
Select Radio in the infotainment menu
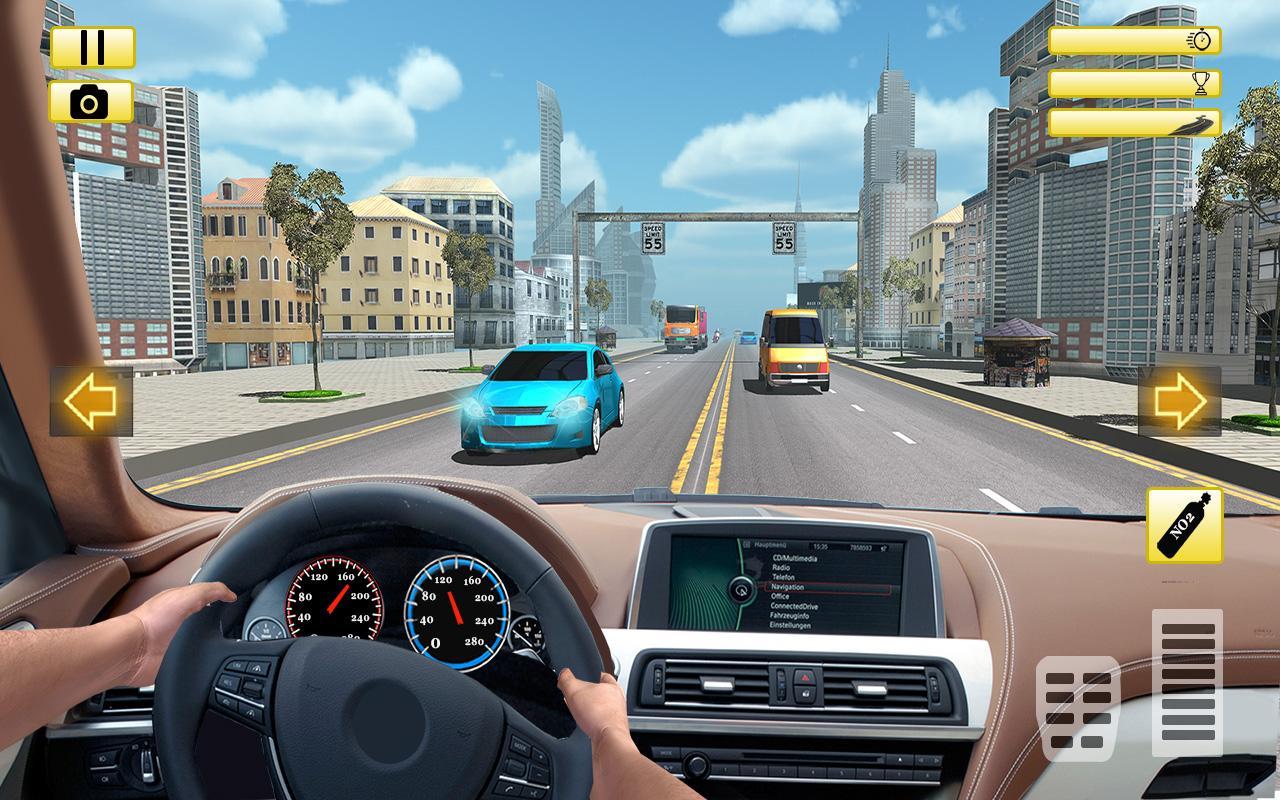[781, 567]
